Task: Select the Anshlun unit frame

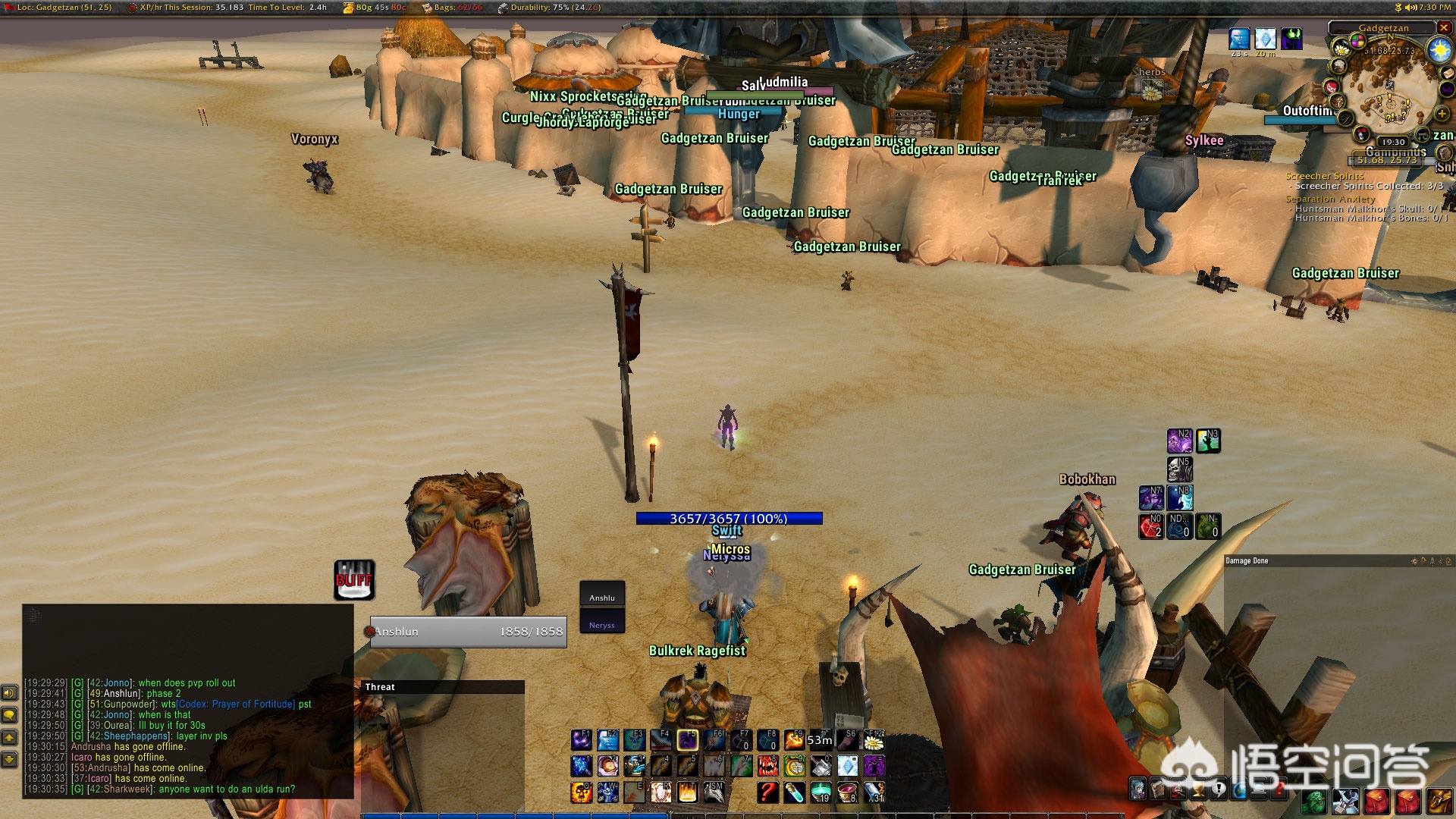Action: 468,632
